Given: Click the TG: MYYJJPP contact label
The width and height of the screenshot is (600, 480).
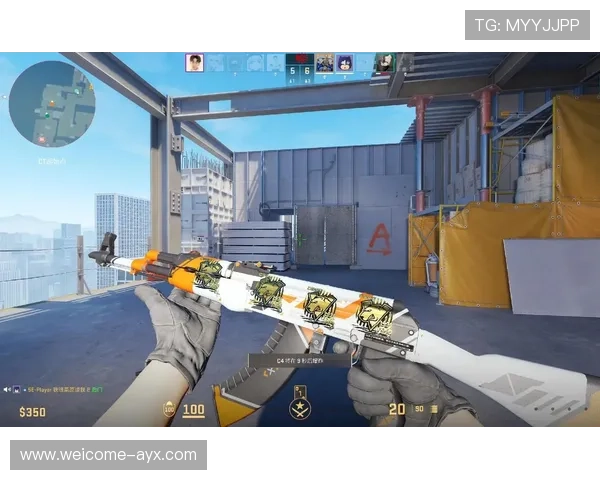Looking at the screenshot, I should click(527, 25).
